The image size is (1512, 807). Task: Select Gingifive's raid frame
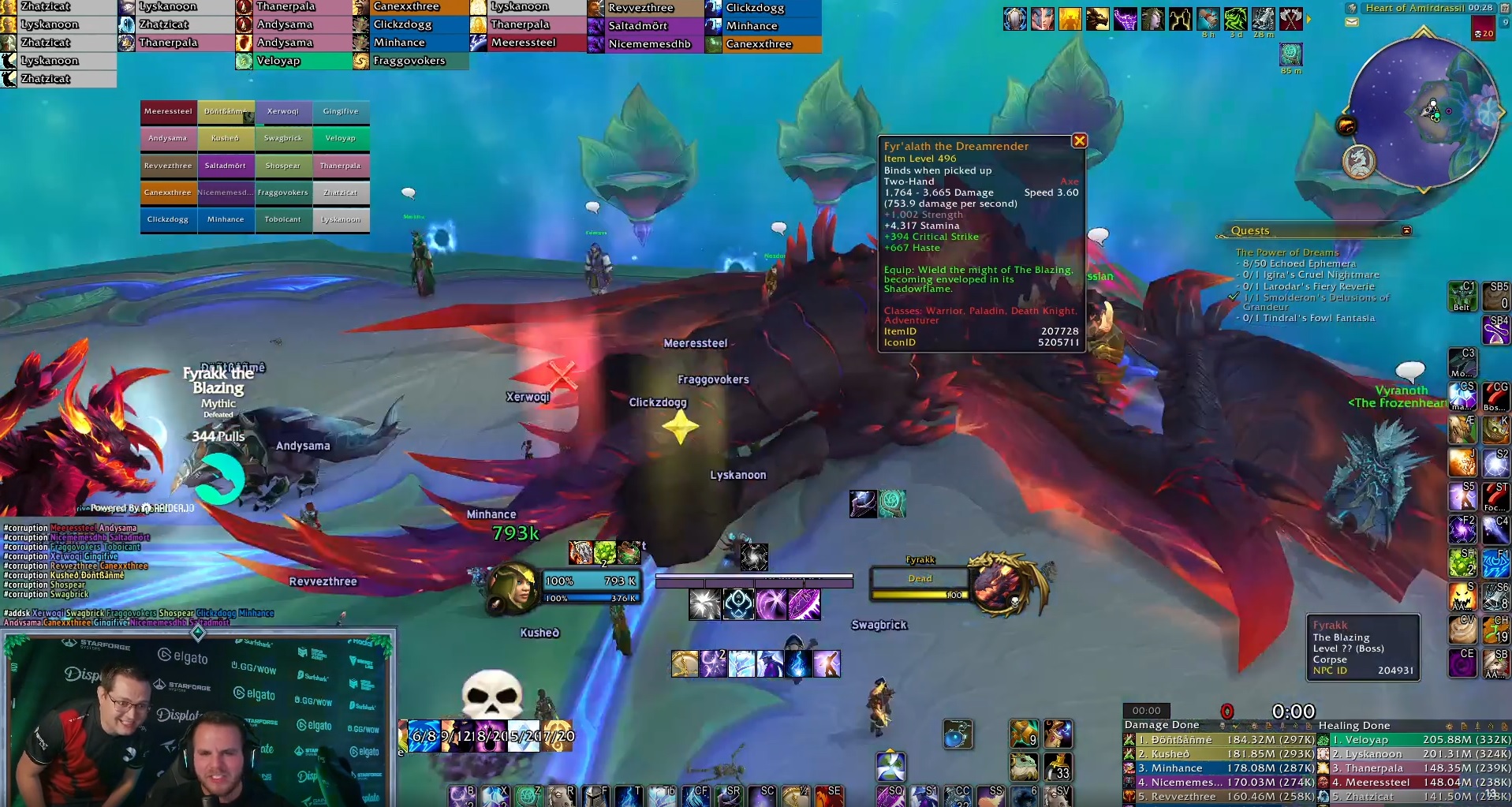tap(341, 112)
